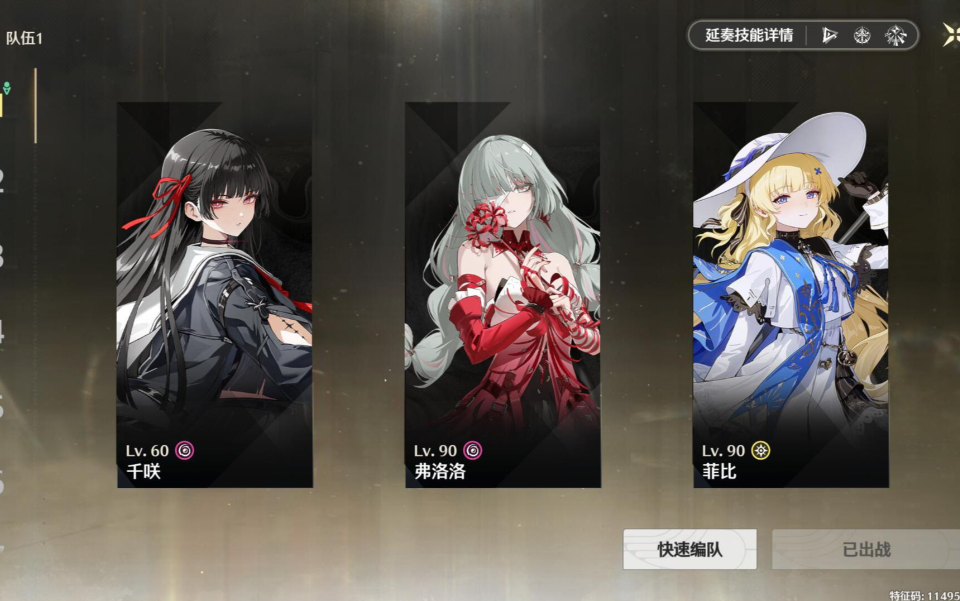This screenshot has height=601, width=960.
Task: Pick the 菲比 character card
Action: point(790,295)
